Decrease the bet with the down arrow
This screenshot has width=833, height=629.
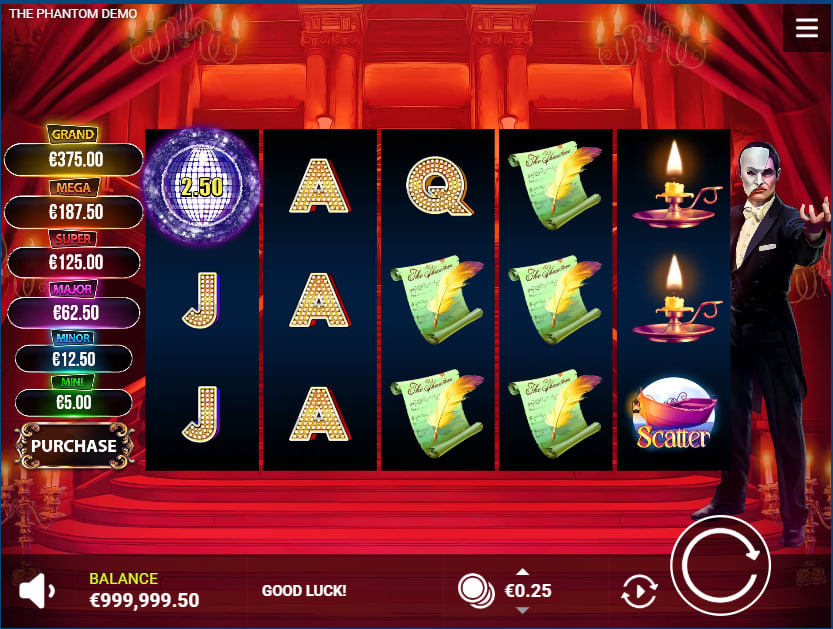pos(522,610)
